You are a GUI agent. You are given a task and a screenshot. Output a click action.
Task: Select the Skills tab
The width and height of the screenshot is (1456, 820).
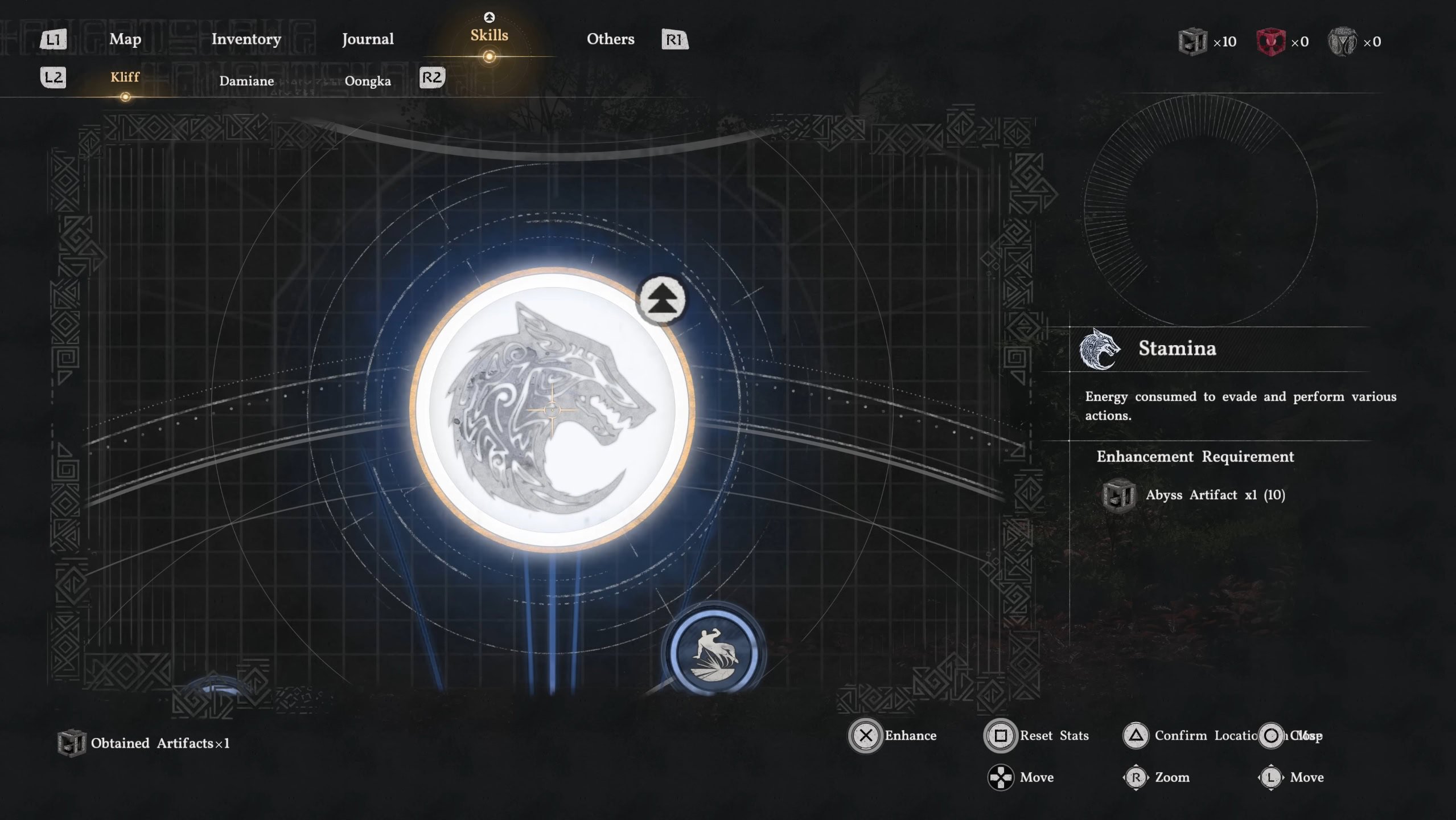point(489,36)
